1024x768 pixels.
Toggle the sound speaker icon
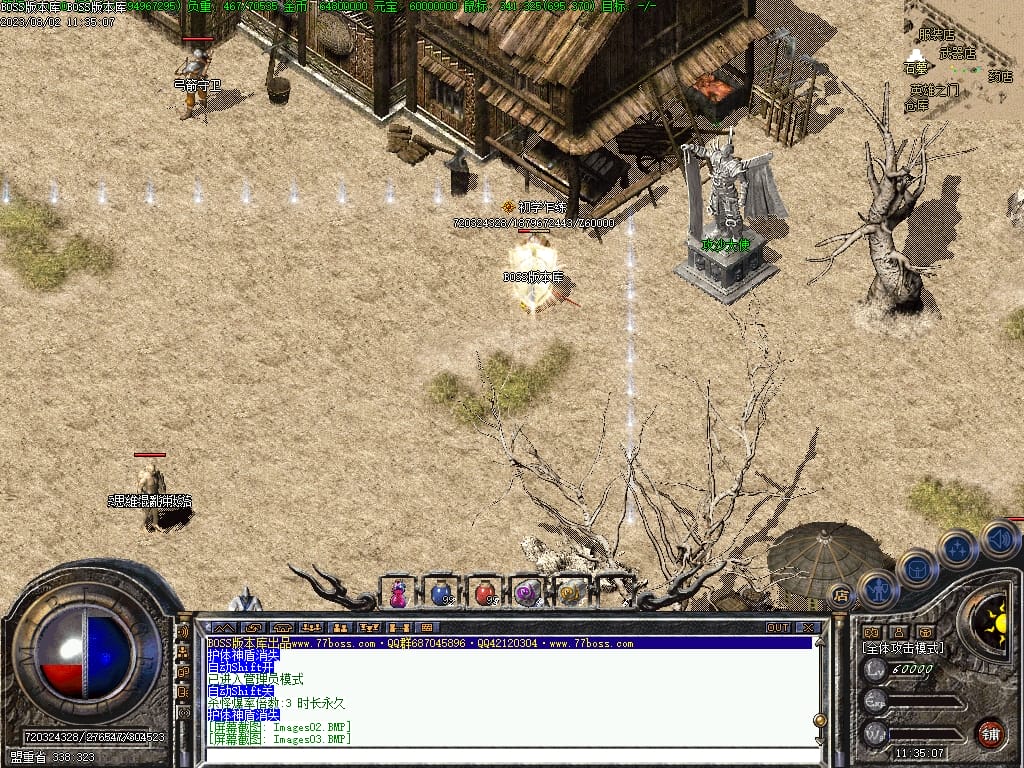click(999, 538)
